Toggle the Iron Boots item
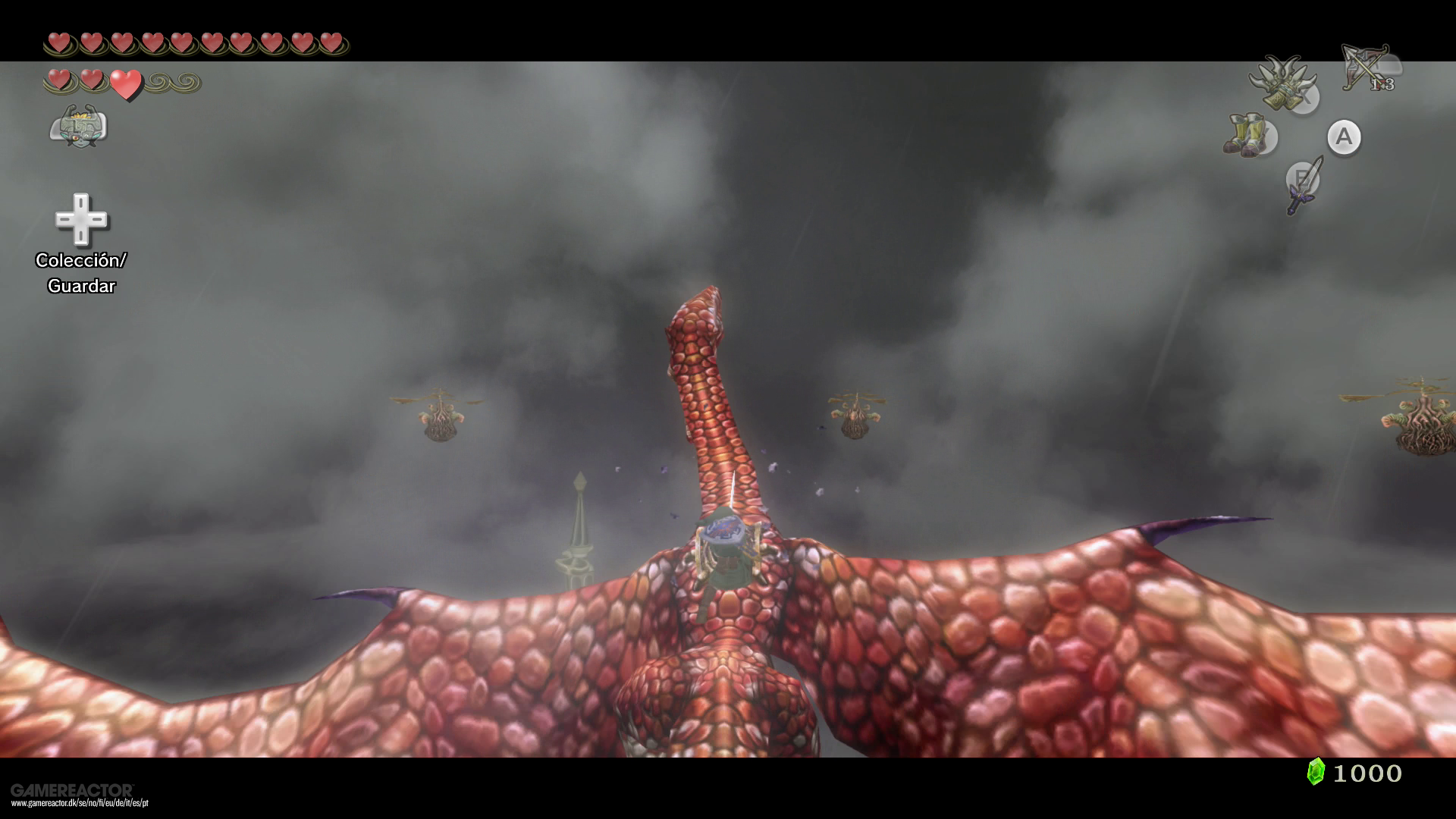The width and height of the screenshot is (1456, 819). tap(1244, 134)
